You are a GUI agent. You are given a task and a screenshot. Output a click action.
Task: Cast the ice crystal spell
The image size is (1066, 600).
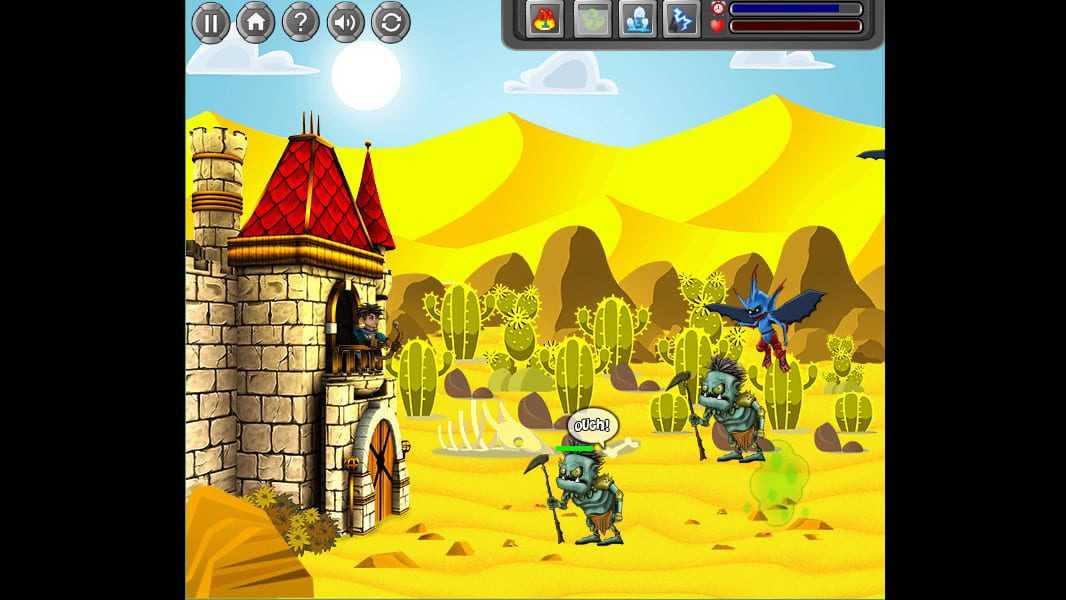point(637,19)
